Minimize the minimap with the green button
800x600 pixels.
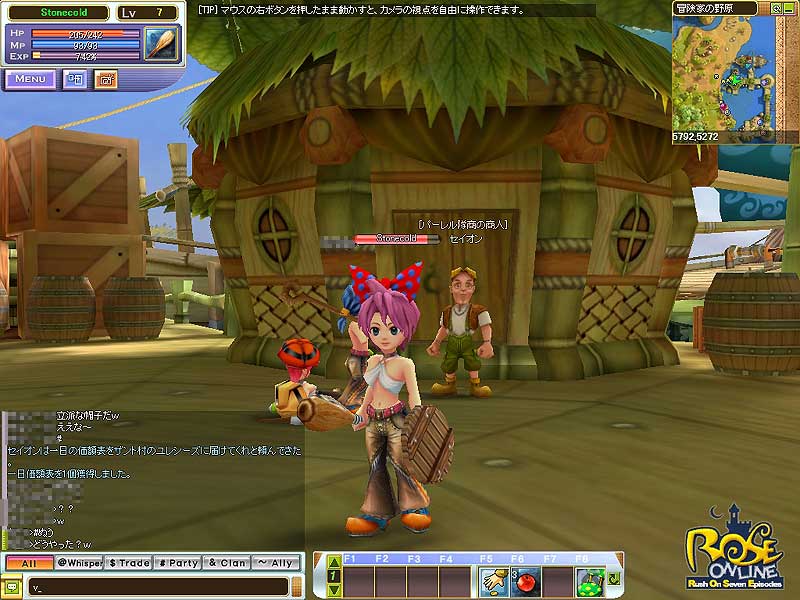[x=791, y=6]
